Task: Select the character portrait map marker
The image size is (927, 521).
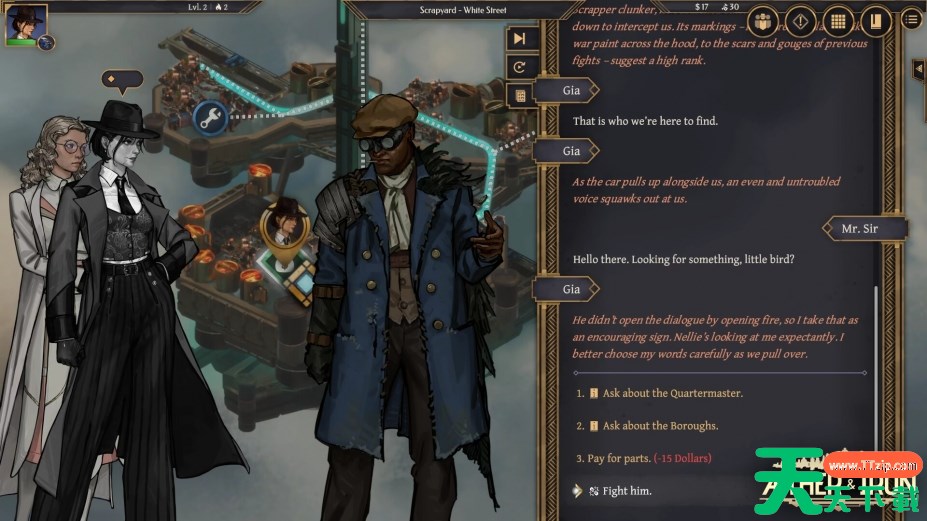Action: (284, 225)
